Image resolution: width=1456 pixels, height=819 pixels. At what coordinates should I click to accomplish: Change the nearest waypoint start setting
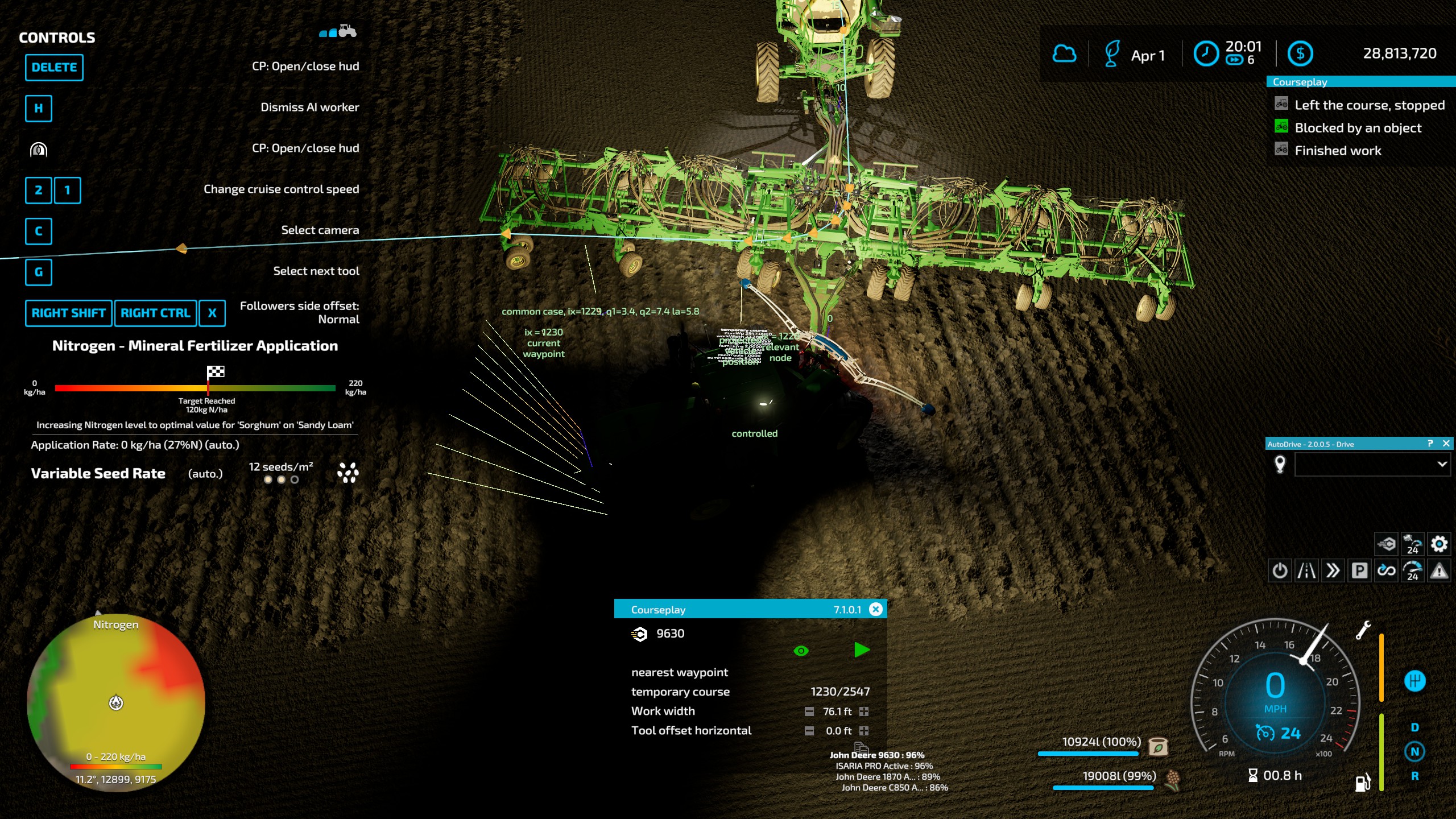[680, 672]
